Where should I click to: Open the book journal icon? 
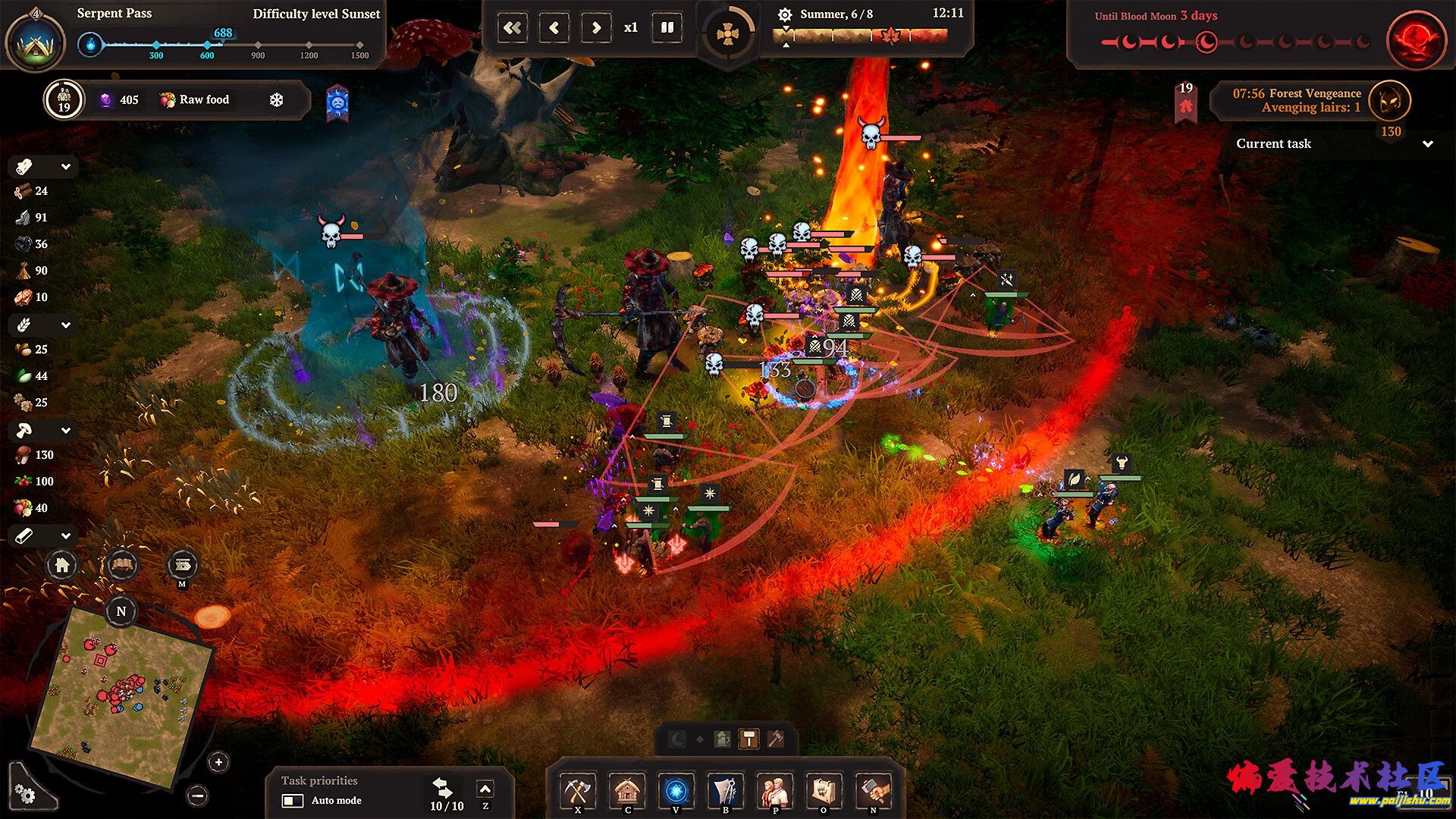[122, 565]
